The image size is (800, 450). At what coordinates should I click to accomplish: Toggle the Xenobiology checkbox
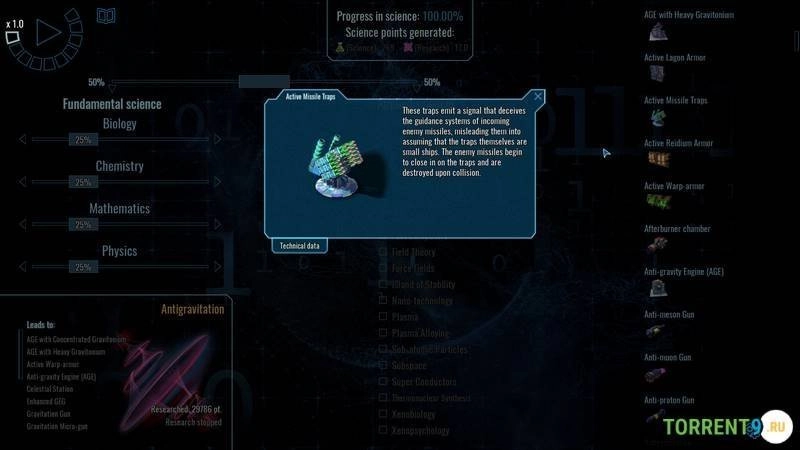[x=383, y=414]
